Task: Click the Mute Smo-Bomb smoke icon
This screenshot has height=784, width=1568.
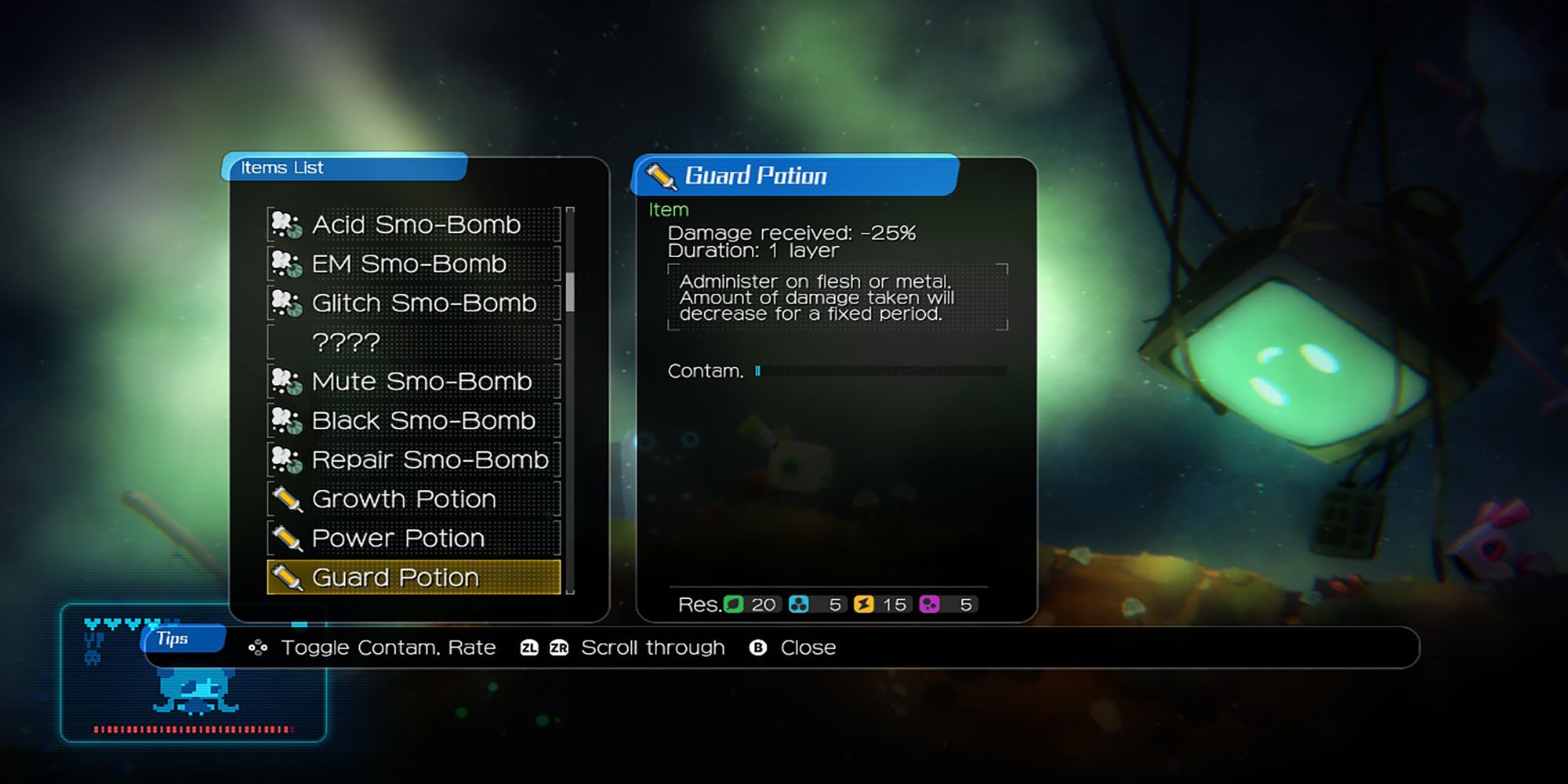Action: click(287, 381)
